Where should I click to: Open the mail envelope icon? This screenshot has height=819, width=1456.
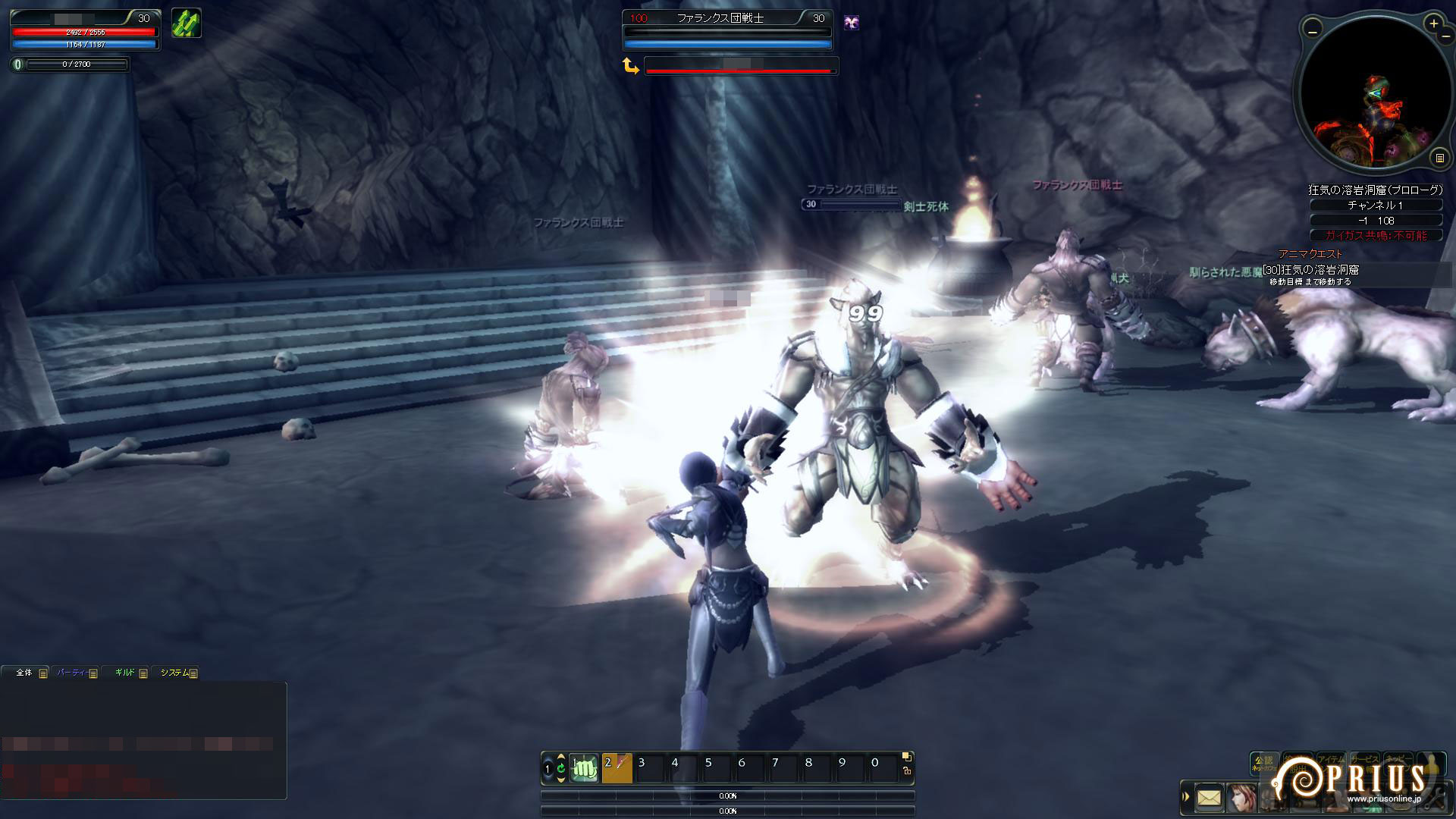point(1209,798)
